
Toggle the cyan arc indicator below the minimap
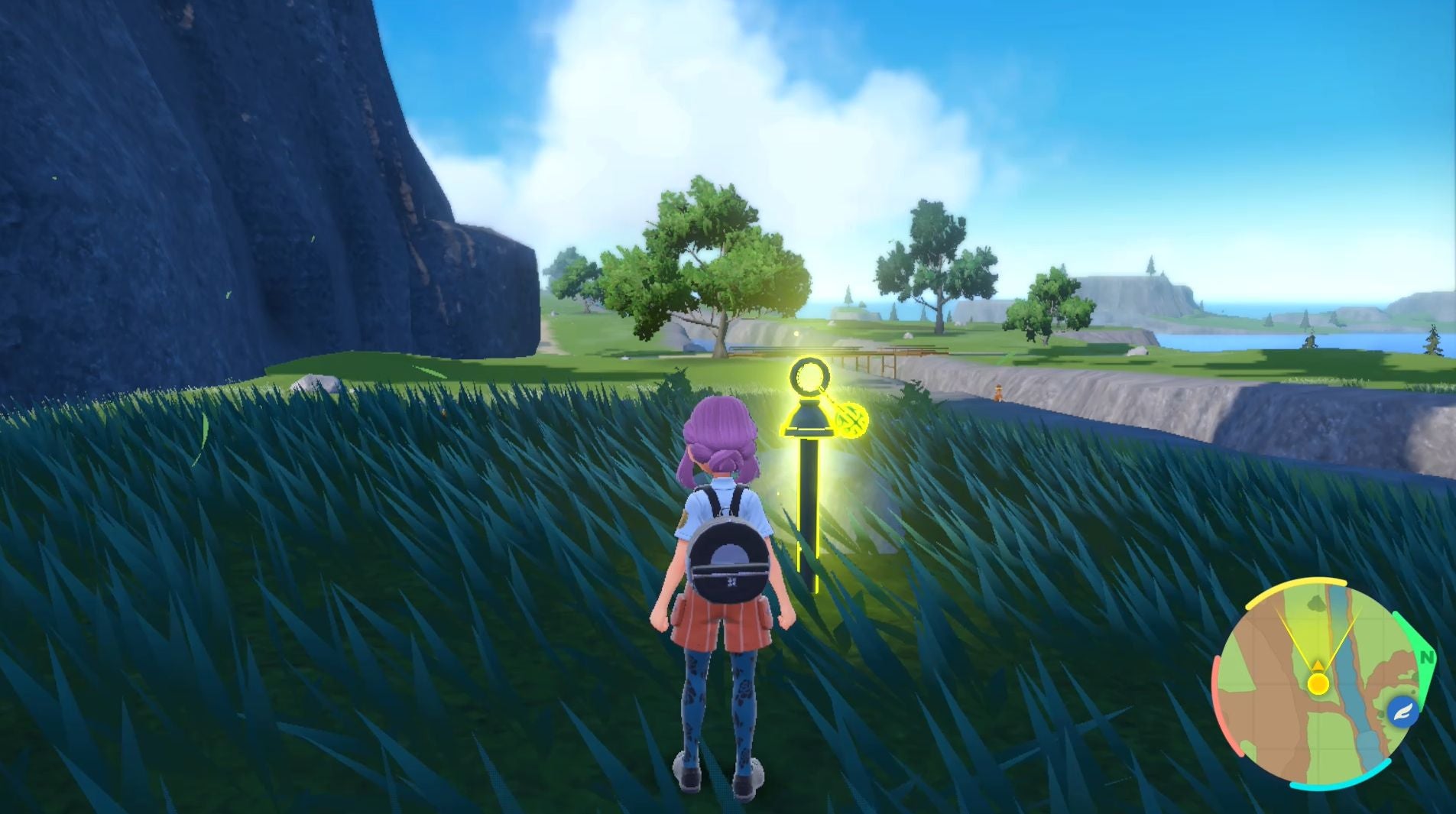pos(1340,785)
